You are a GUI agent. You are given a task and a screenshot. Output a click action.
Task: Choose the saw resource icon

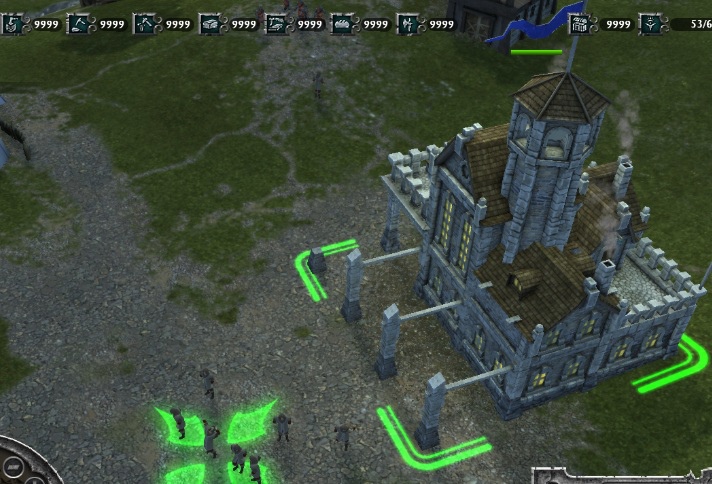[x=276, y=23]
